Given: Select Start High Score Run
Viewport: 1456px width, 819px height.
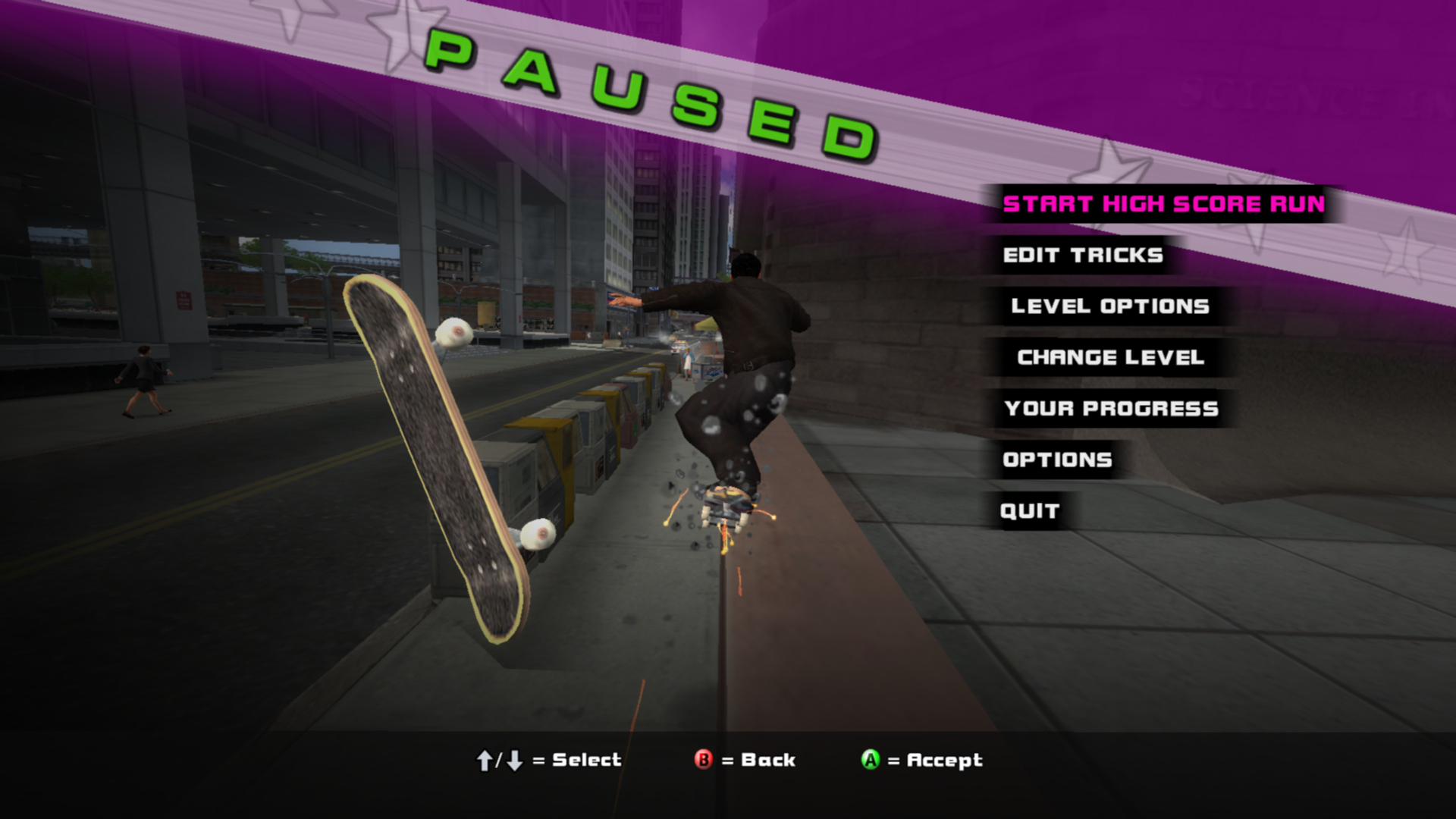Looking at the screenshot, I should (1163, 204).
